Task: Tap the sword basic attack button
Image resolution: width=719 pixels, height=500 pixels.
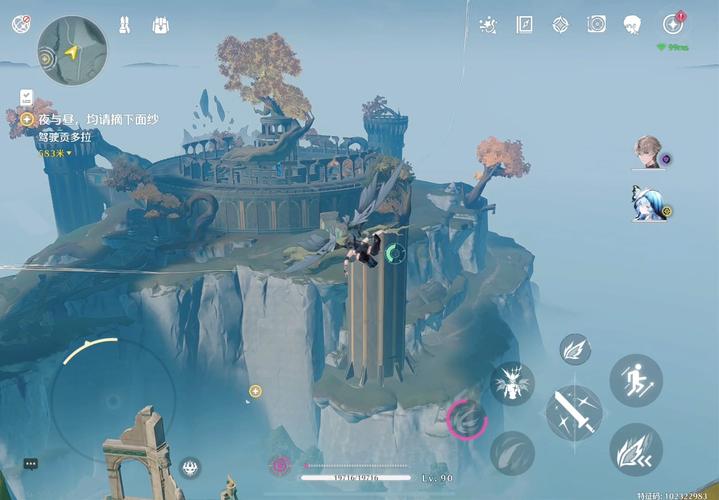Action: 574,412
